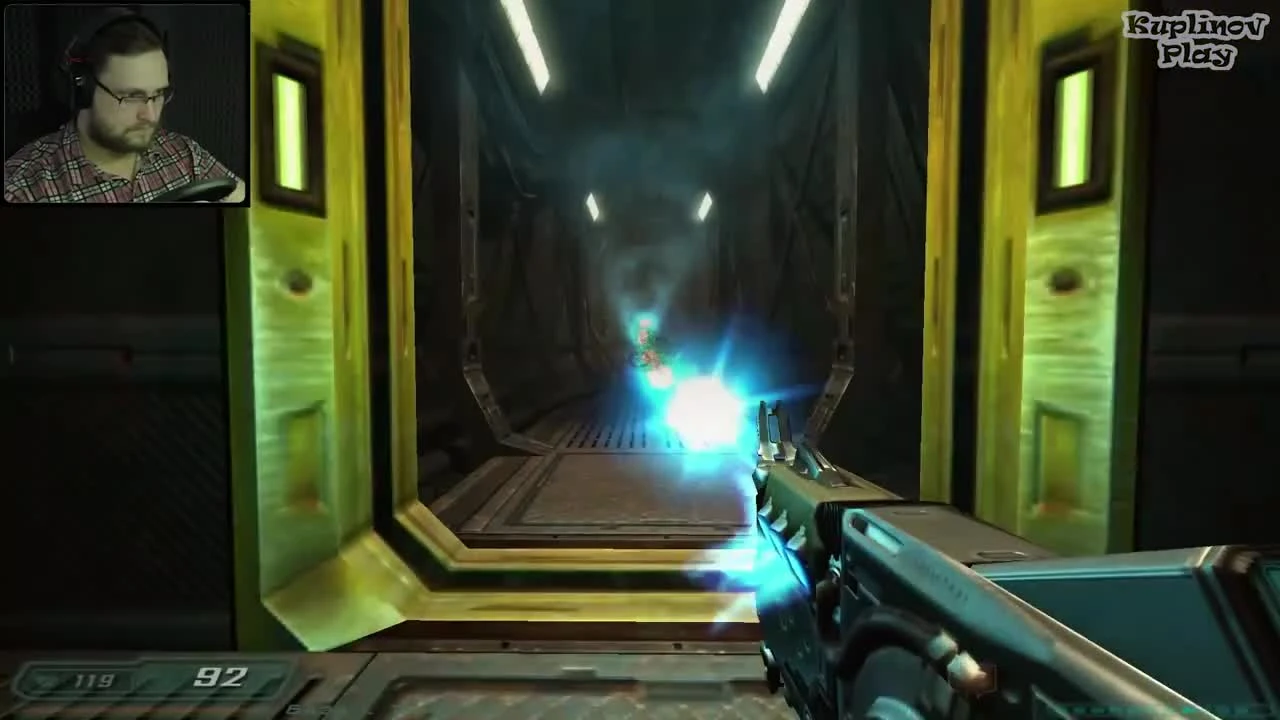
Task: Click the circular bolt on the left door pillar
Action: click(296, 282)
